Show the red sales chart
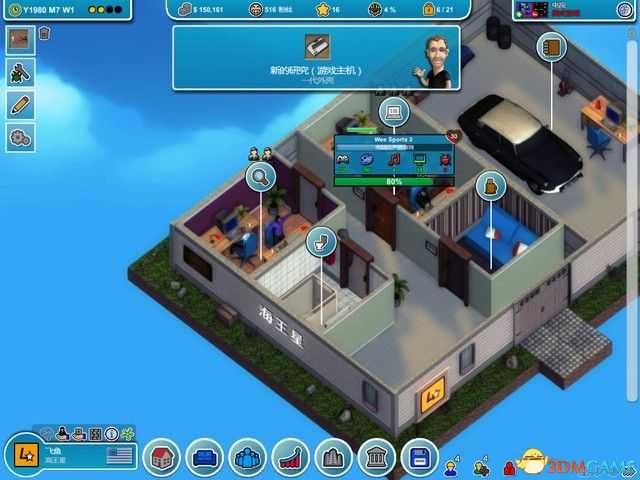640x480 pixels. 291,459
